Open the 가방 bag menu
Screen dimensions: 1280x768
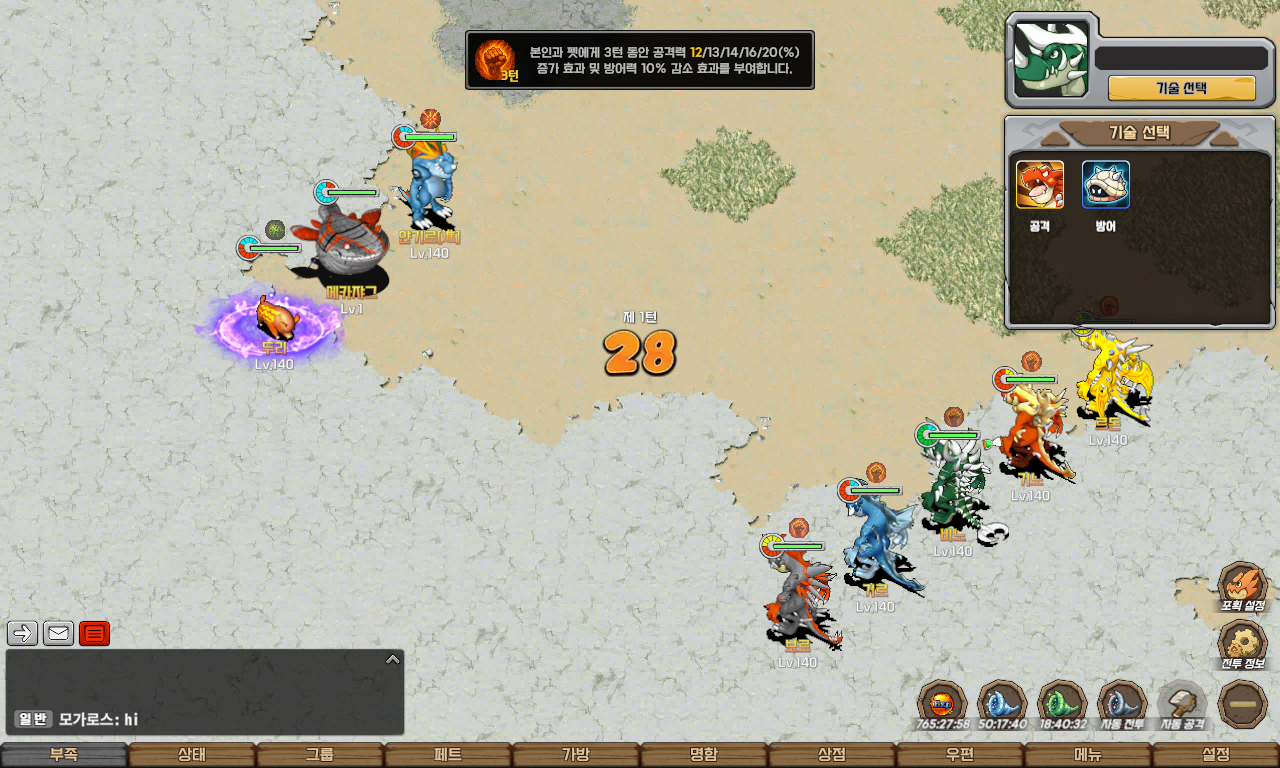[x=576, y=755]
